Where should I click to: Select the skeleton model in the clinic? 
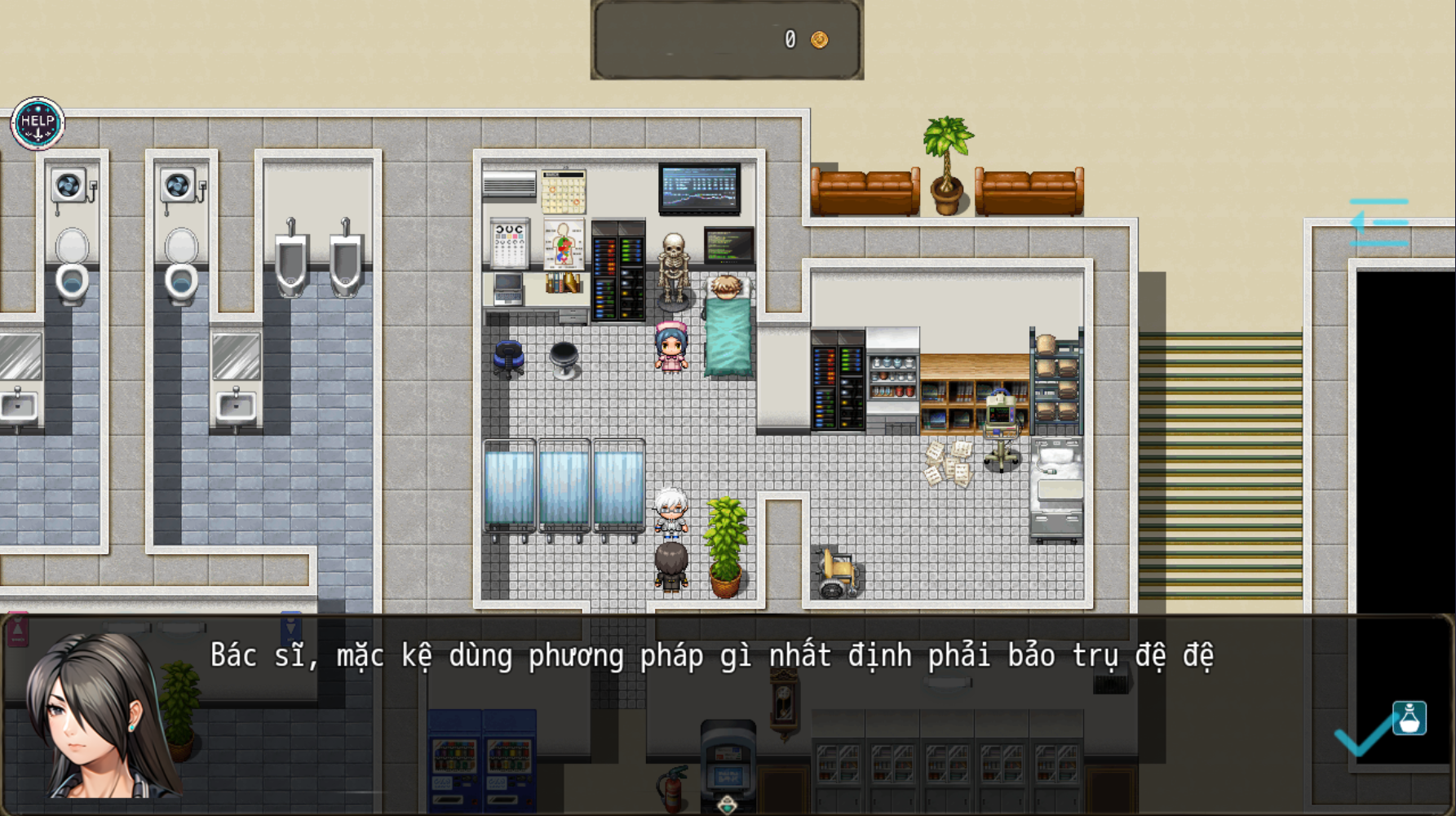coord(674,269)
